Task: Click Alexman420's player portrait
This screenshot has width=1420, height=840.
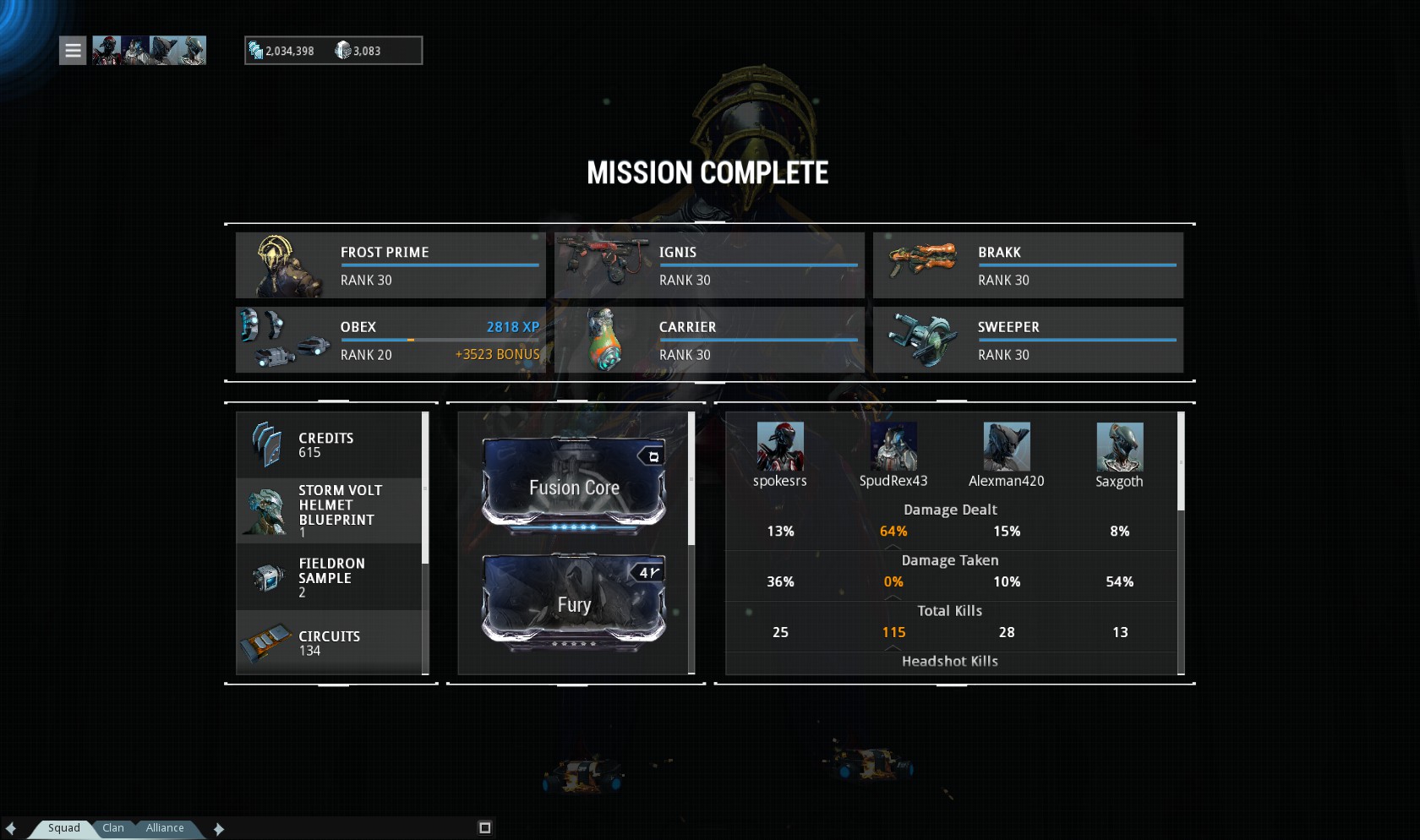Action: [1007, 447]
